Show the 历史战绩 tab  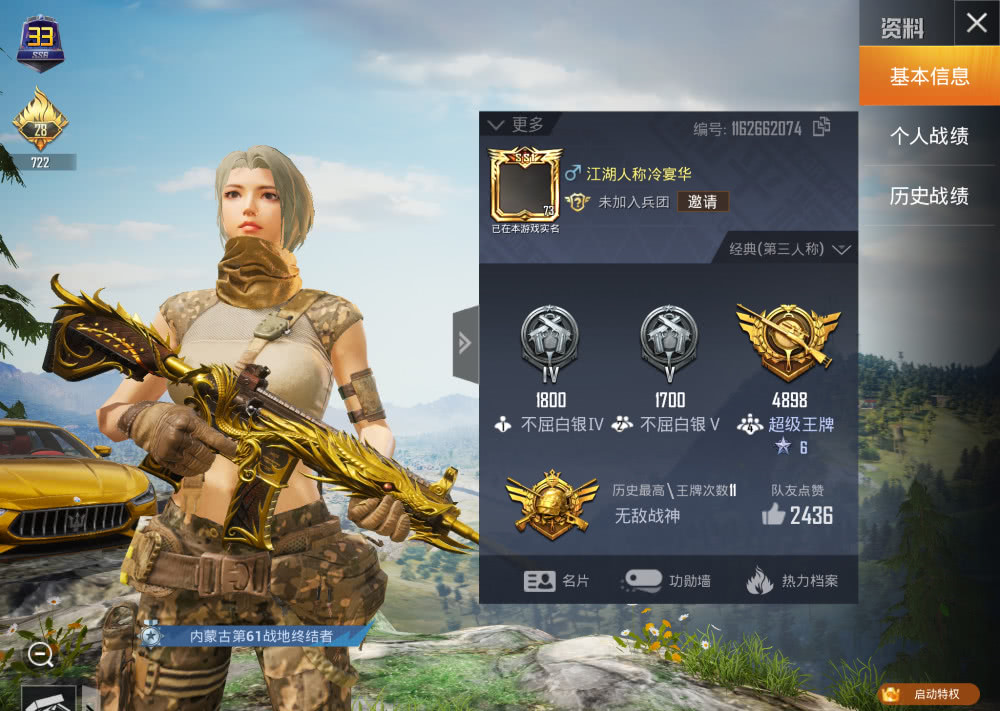[929, 196]
